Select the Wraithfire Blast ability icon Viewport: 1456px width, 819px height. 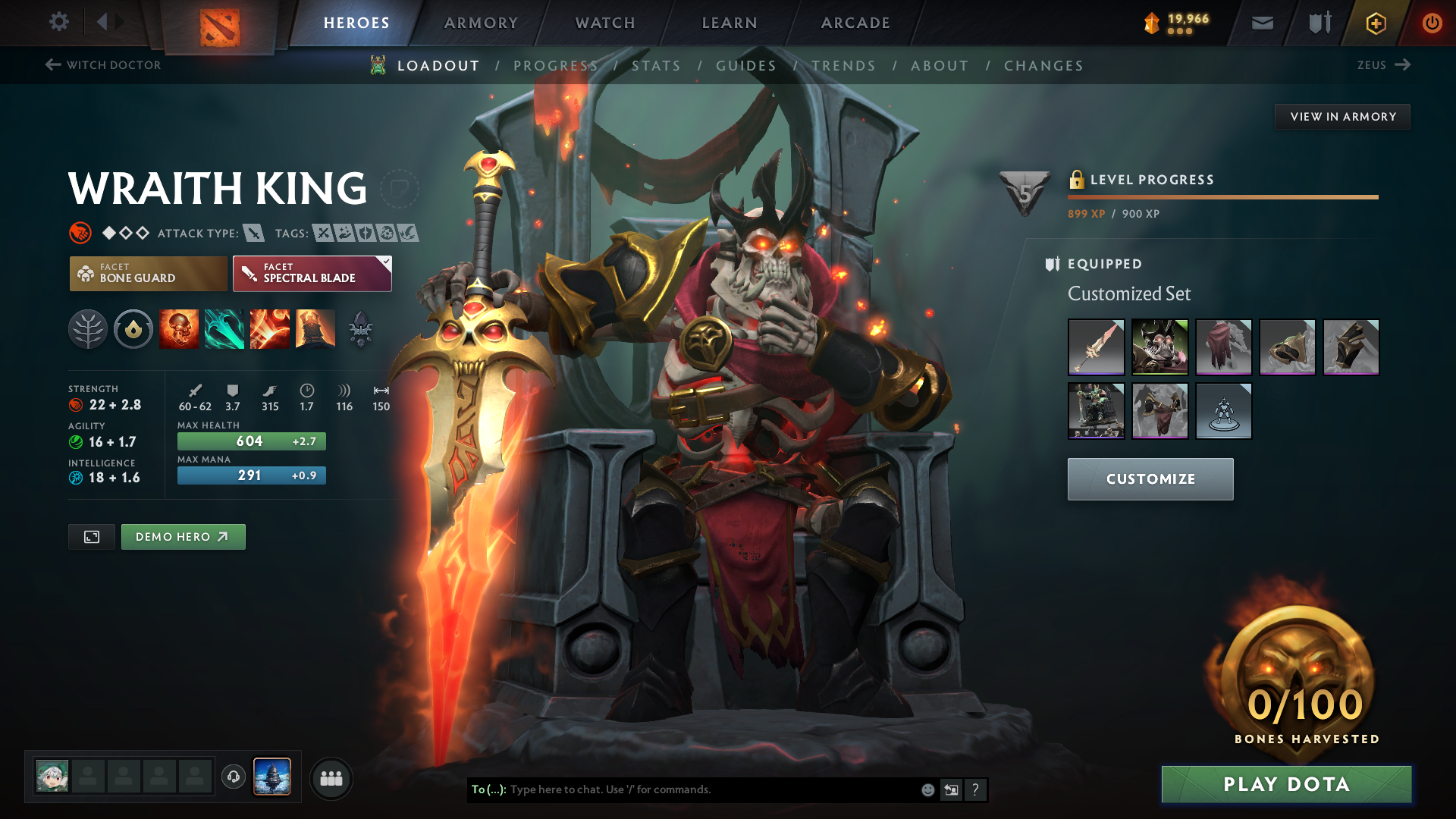pyautogui.click(x=179, y=328)
